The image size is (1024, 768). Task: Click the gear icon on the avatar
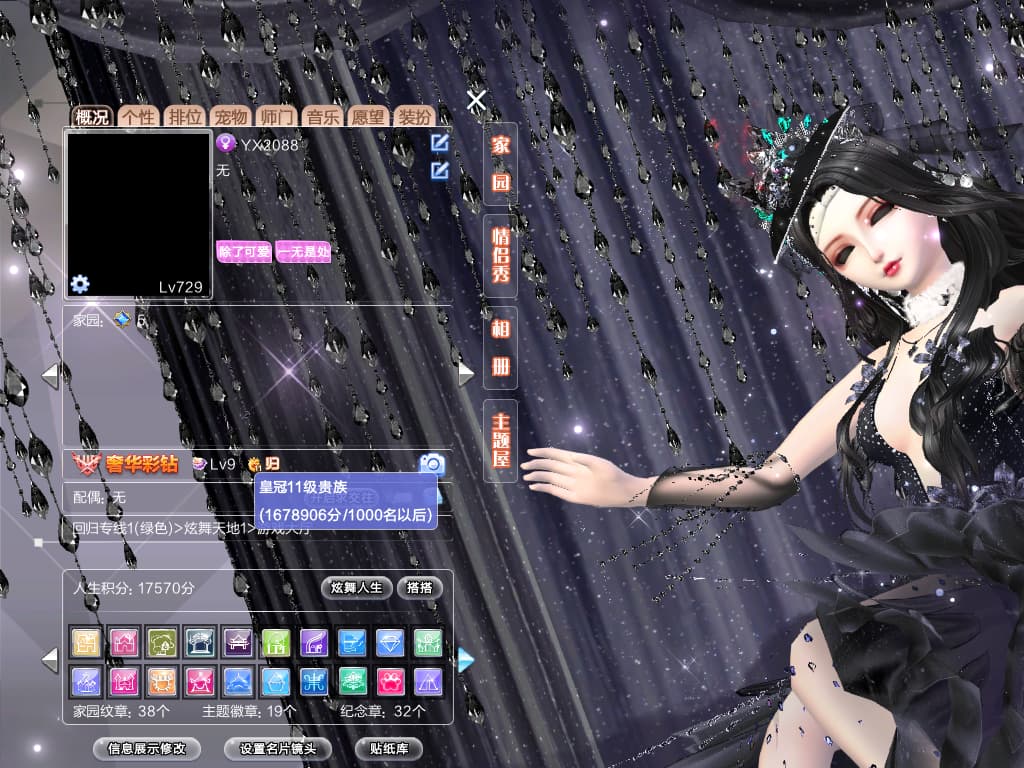80,284
